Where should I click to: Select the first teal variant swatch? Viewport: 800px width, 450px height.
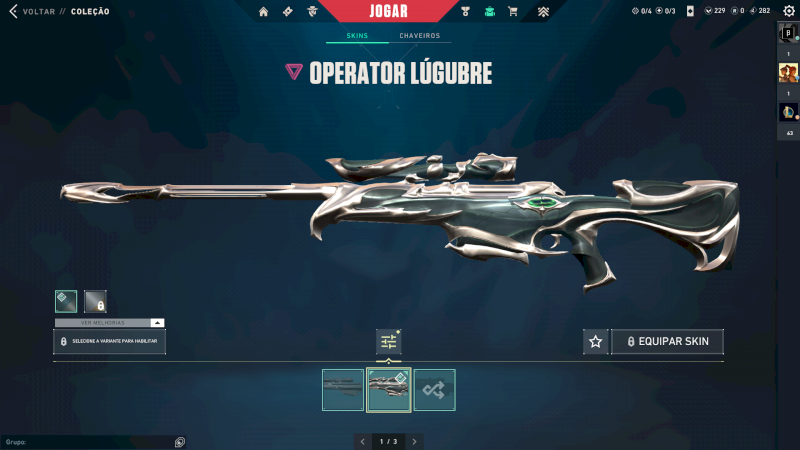[x=66, y=301]
